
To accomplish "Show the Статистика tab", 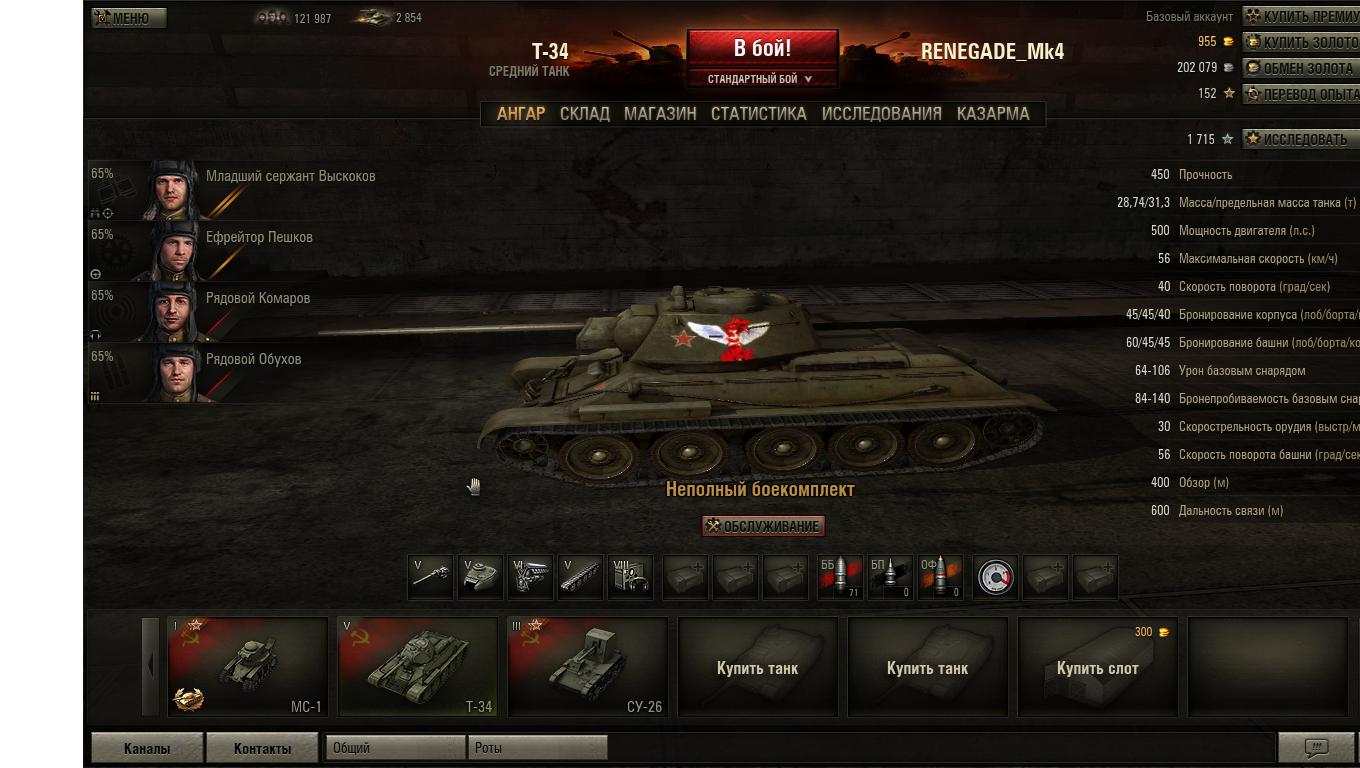I will (758, 114).
